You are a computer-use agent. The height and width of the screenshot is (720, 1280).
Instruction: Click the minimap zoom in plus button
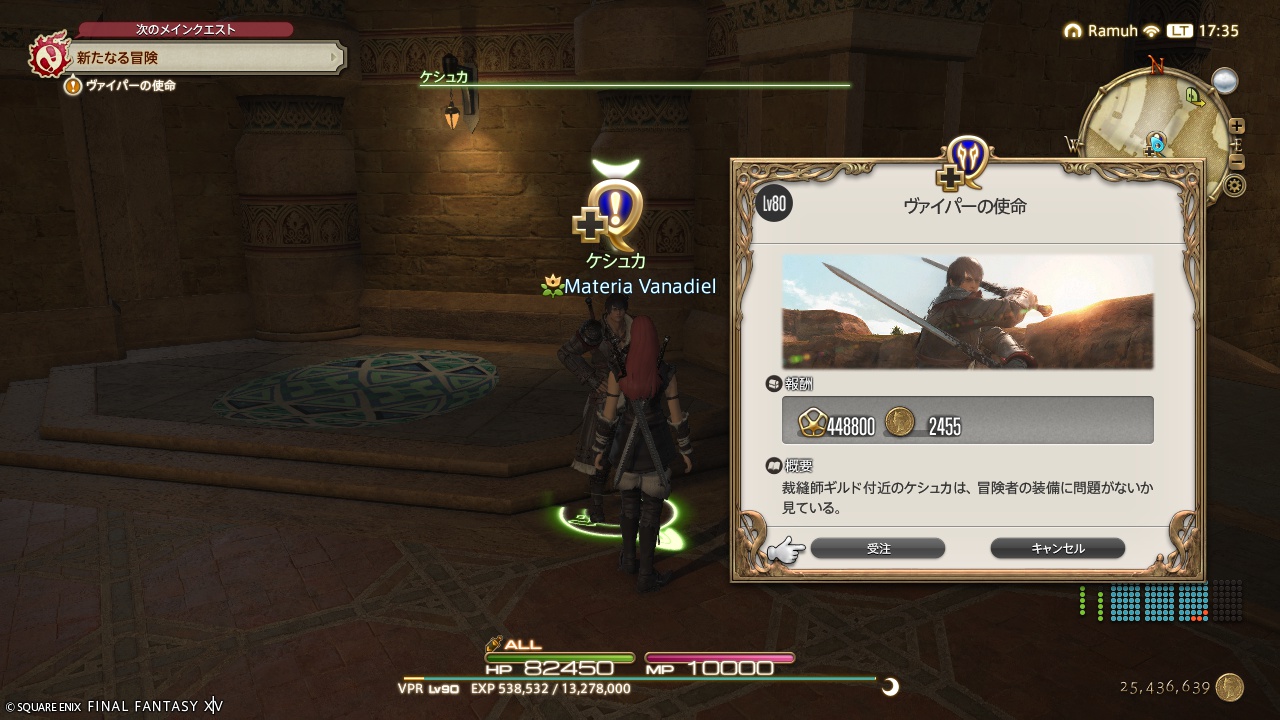1237,125
